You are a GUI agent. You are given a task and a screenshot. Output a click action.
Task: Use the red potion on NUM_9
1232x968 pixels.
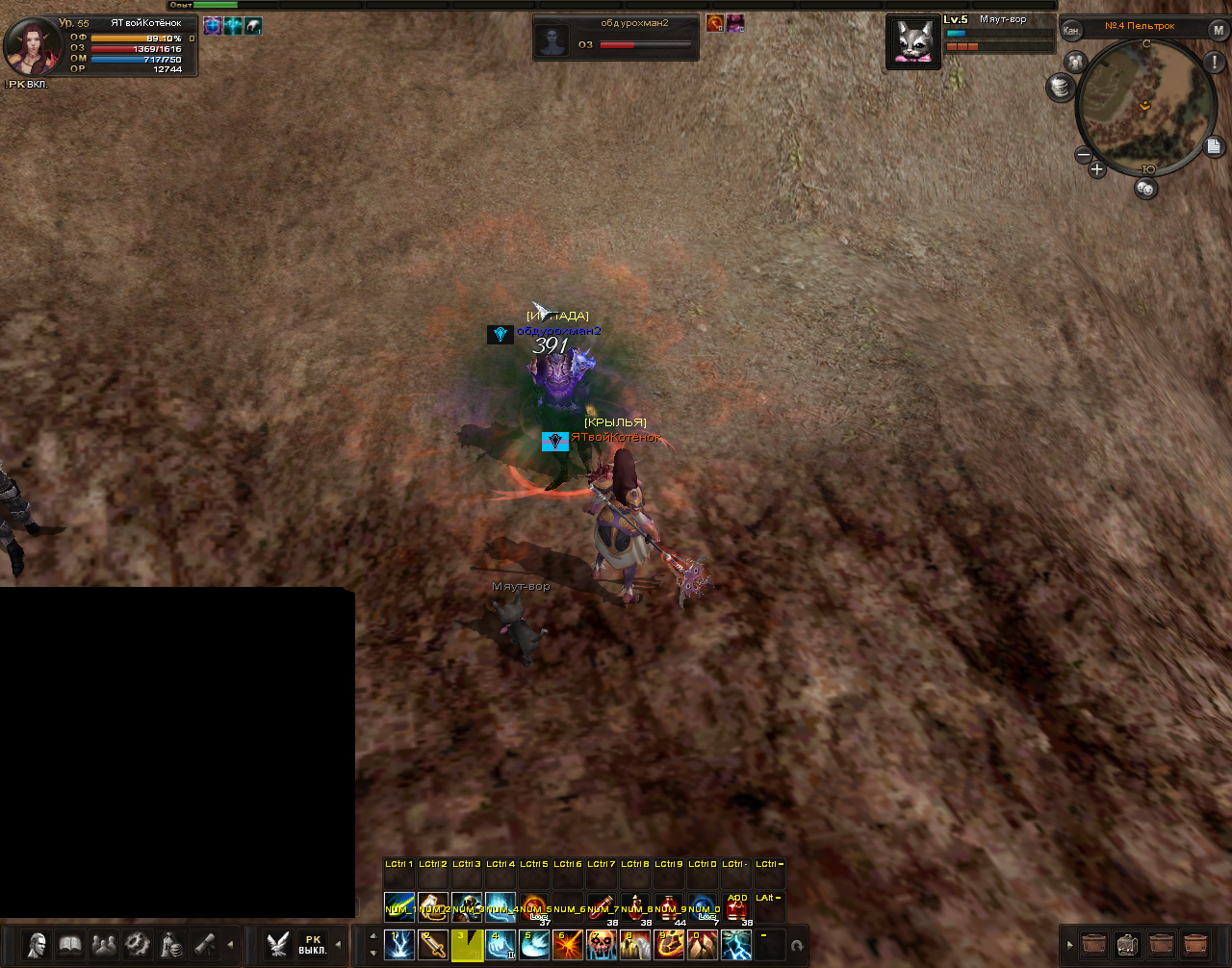[x=669, y=908]
